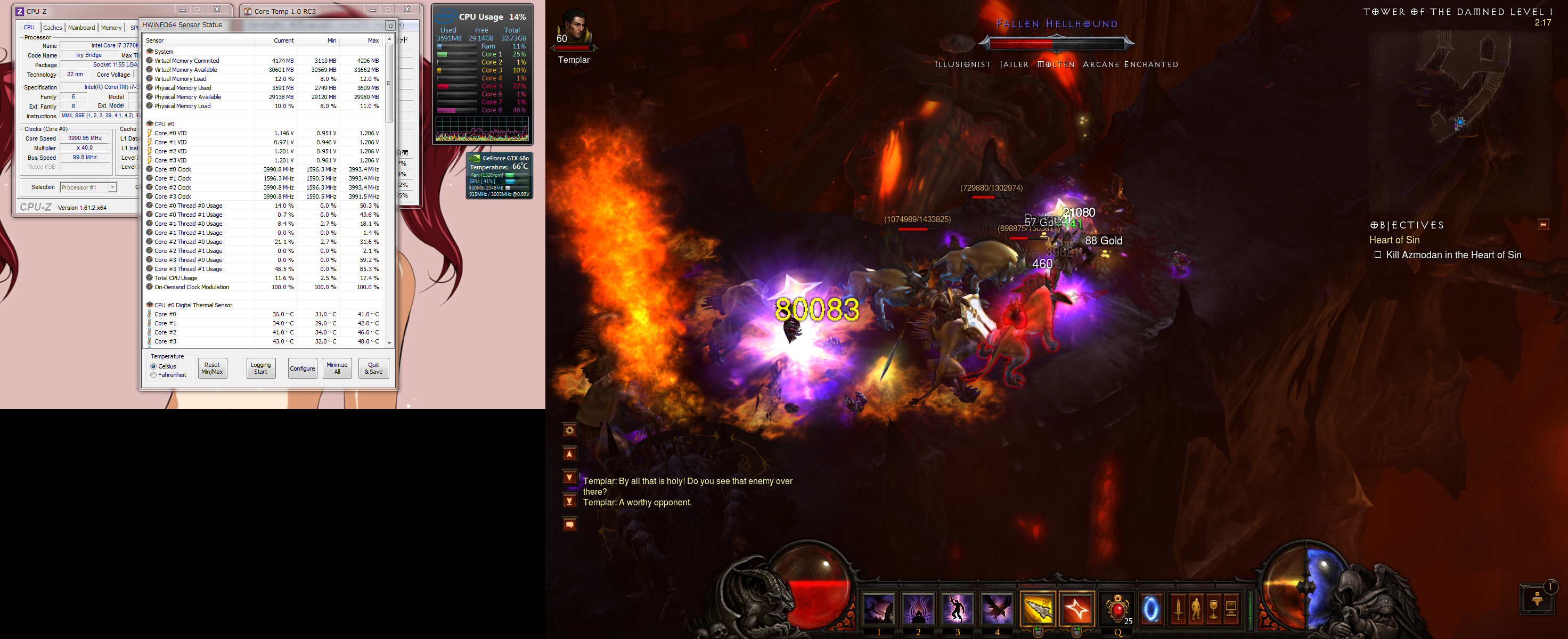Screen dimensions: 1568x639
Task: Jump to the bottom of the chat log
Action: 569,501
